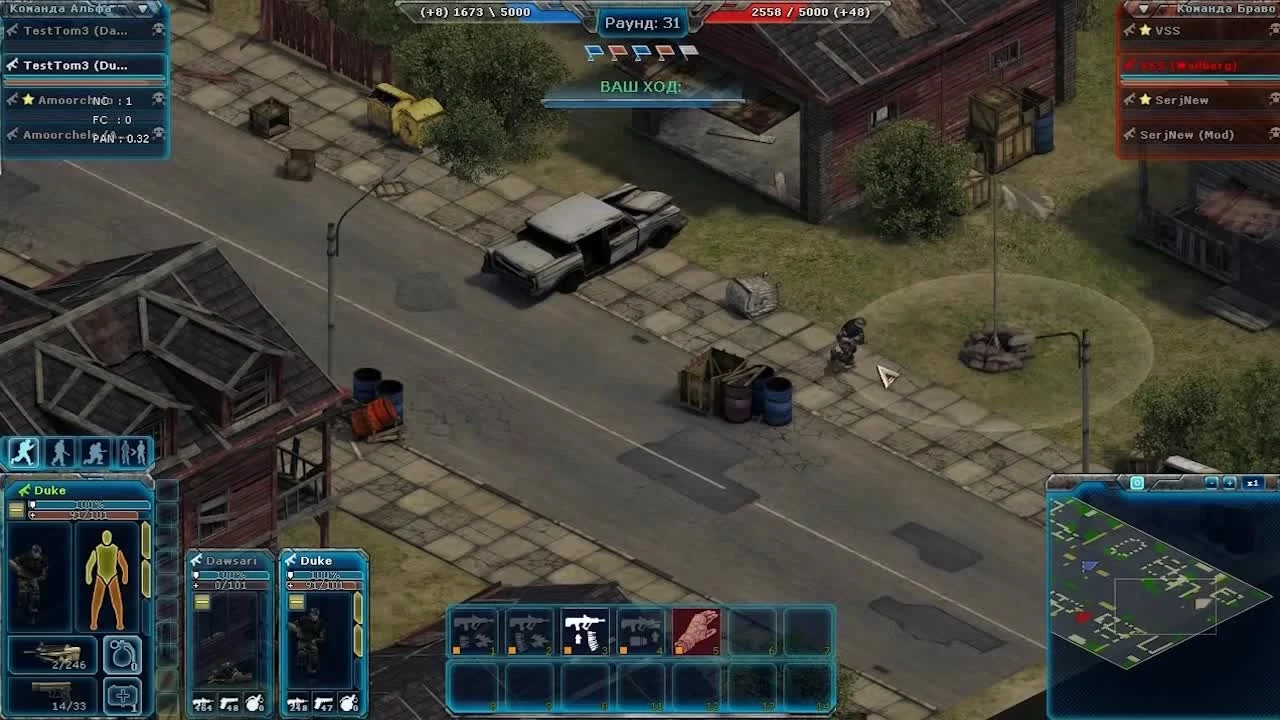Switch to the crouching stance icon
Viewport: 1280px width, 720px height.
pos(95,452)
